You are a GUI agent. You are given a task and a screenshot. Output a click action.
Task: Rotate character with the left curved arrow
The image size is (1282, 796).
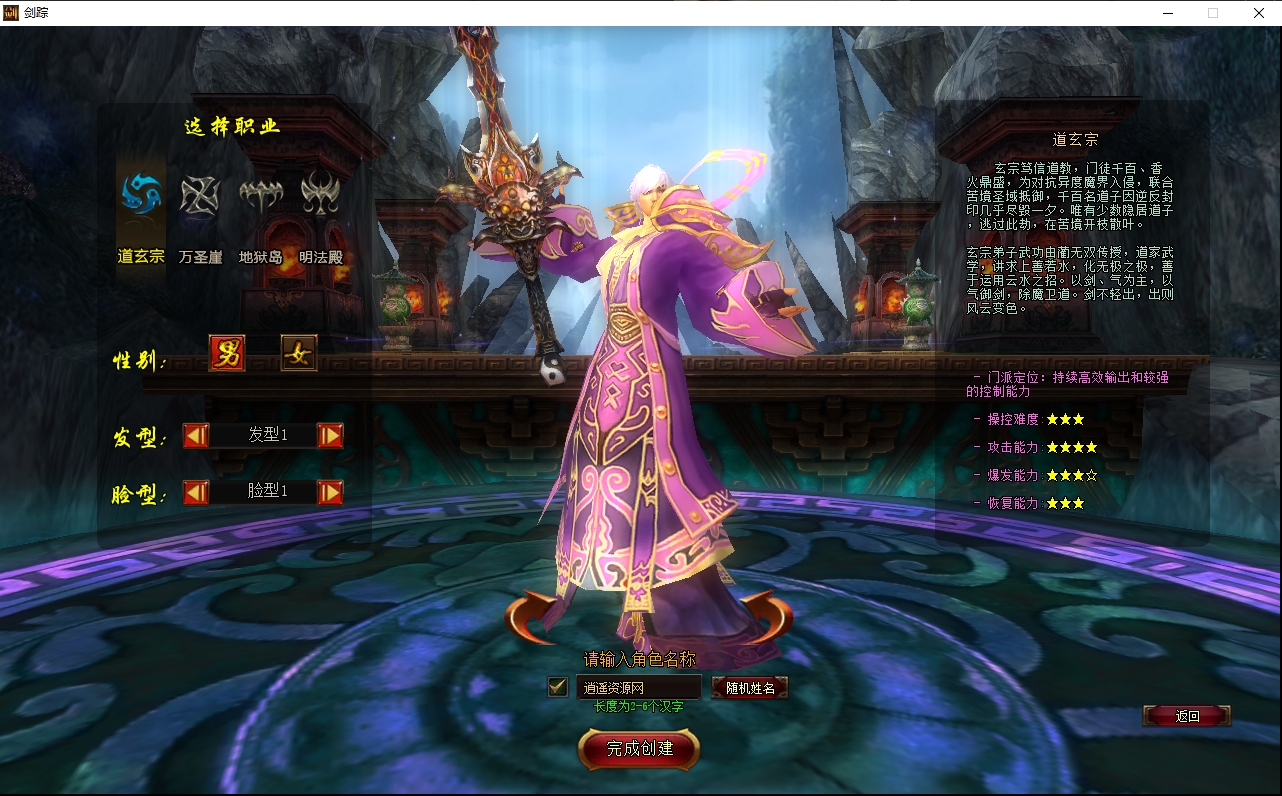coord(530,615)
